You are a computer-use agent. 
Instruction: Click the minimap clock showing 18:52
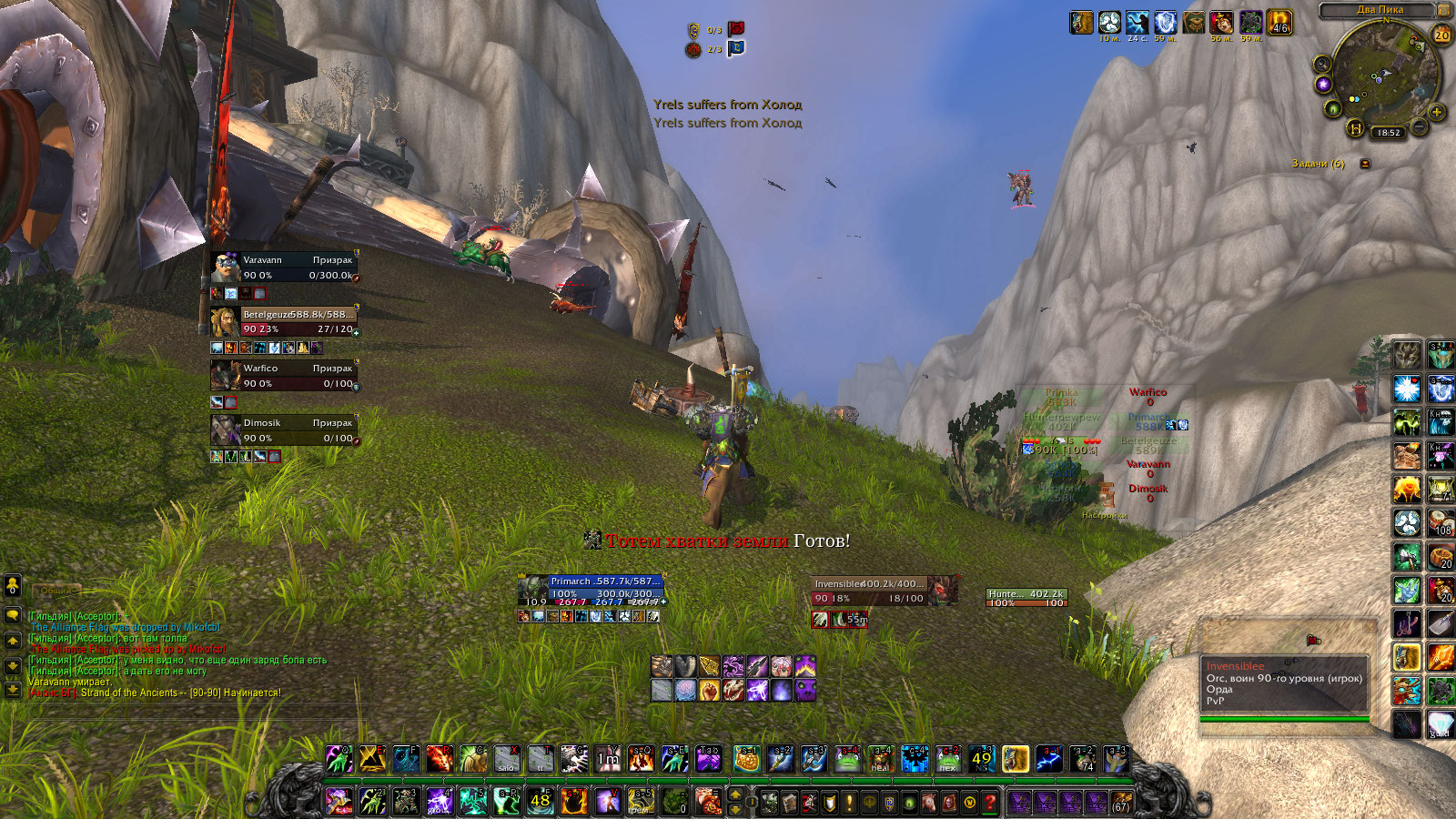tap(1388, 133)
